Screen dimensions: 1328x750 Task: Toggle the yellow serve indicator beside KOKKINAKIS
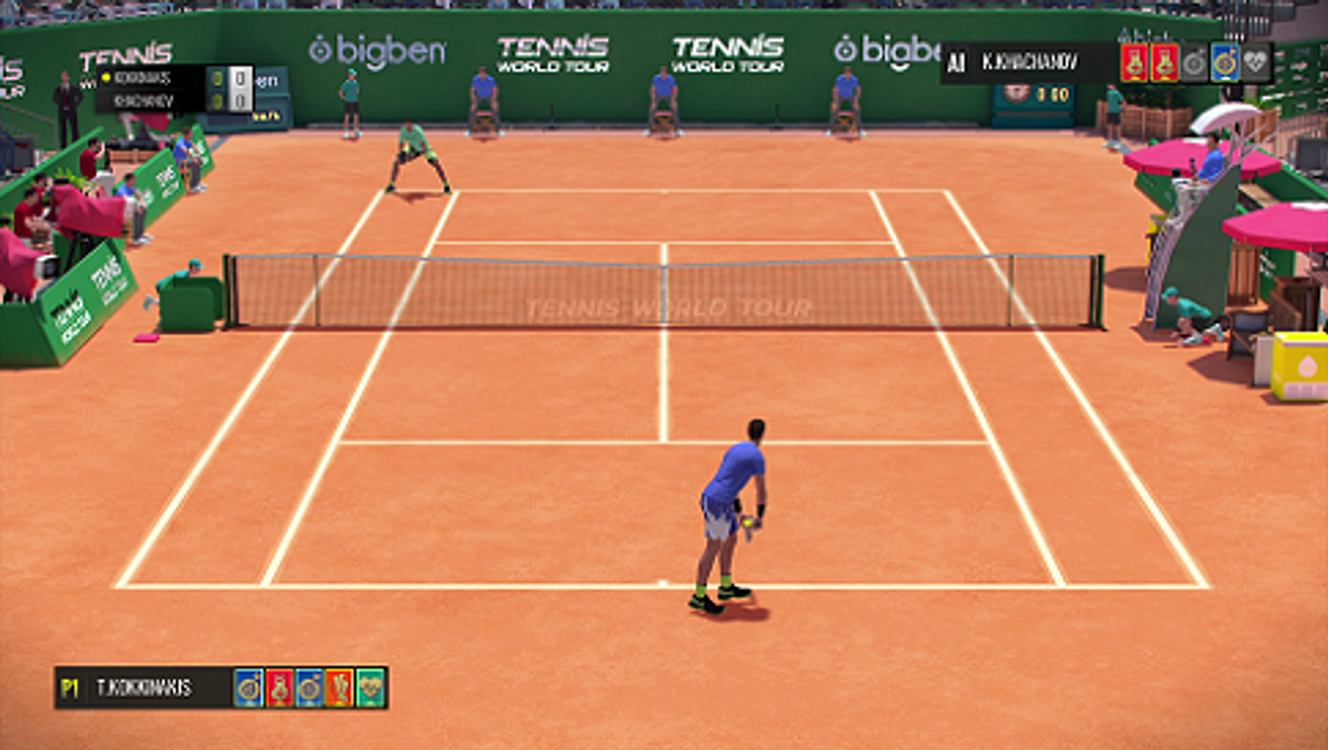106,78
